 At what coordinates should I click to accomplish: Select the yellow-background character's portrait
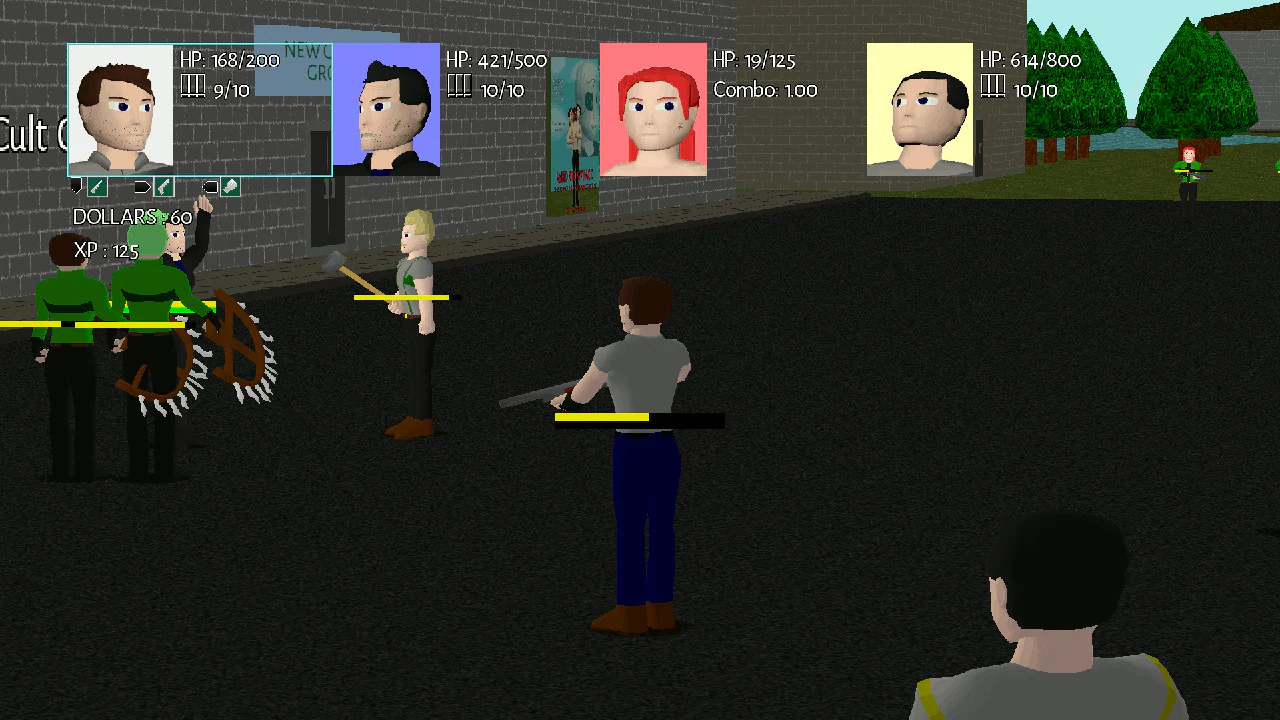click(919, 110)
